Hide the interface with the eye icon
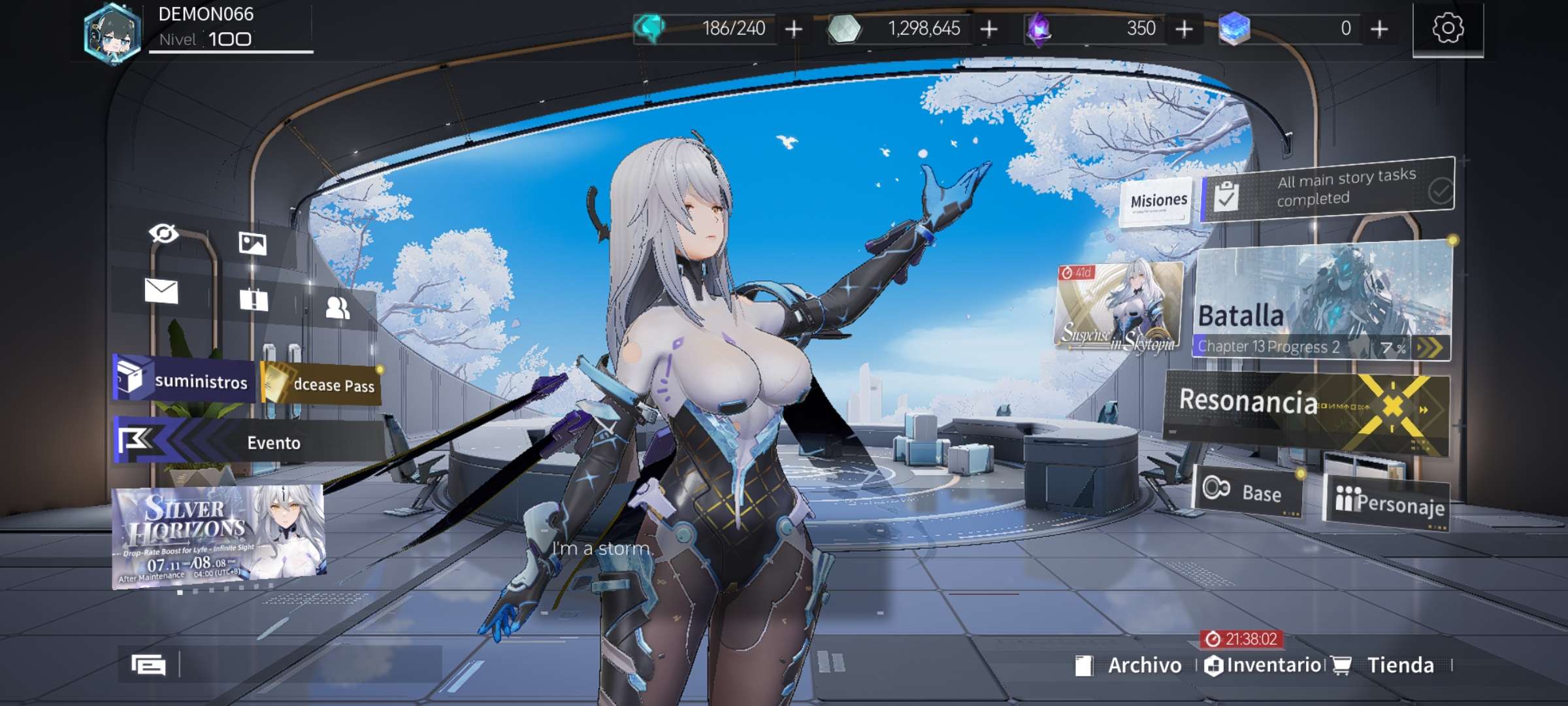The height and width of the screenshot is (706, 1568). pyautogui.click(x=163, y=233)
